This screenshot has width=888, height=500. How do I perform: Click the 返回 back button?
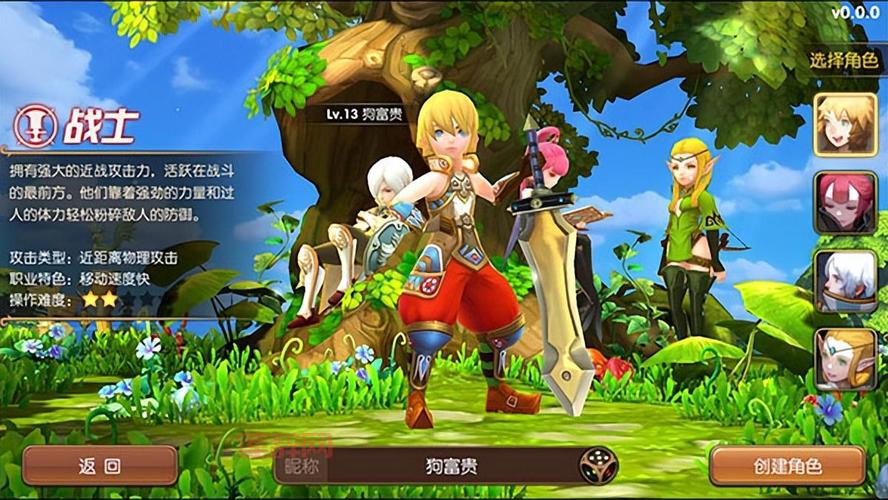click(100, 465)
